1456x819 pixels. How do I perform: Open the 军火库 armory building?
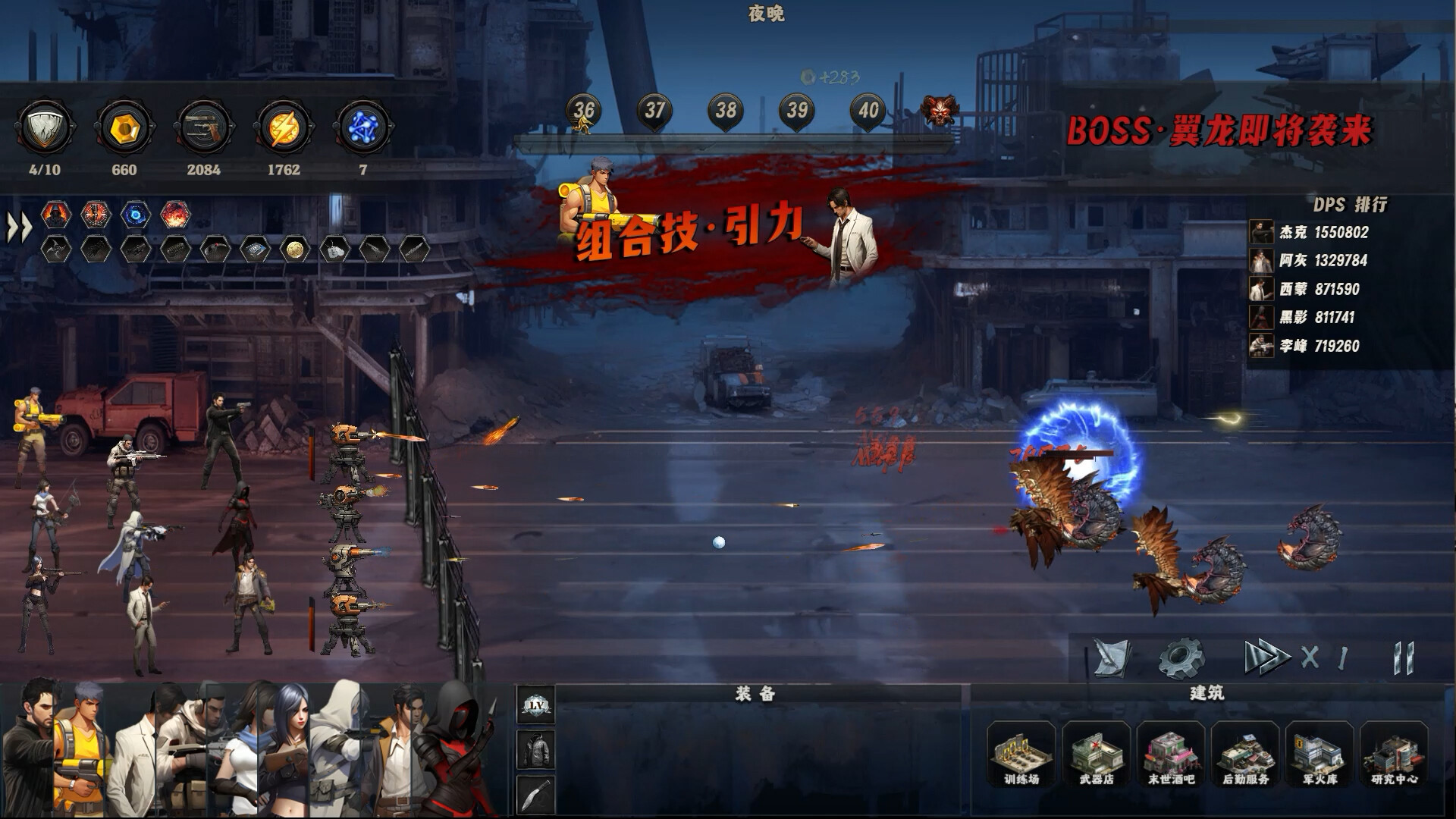[1319, 755]
